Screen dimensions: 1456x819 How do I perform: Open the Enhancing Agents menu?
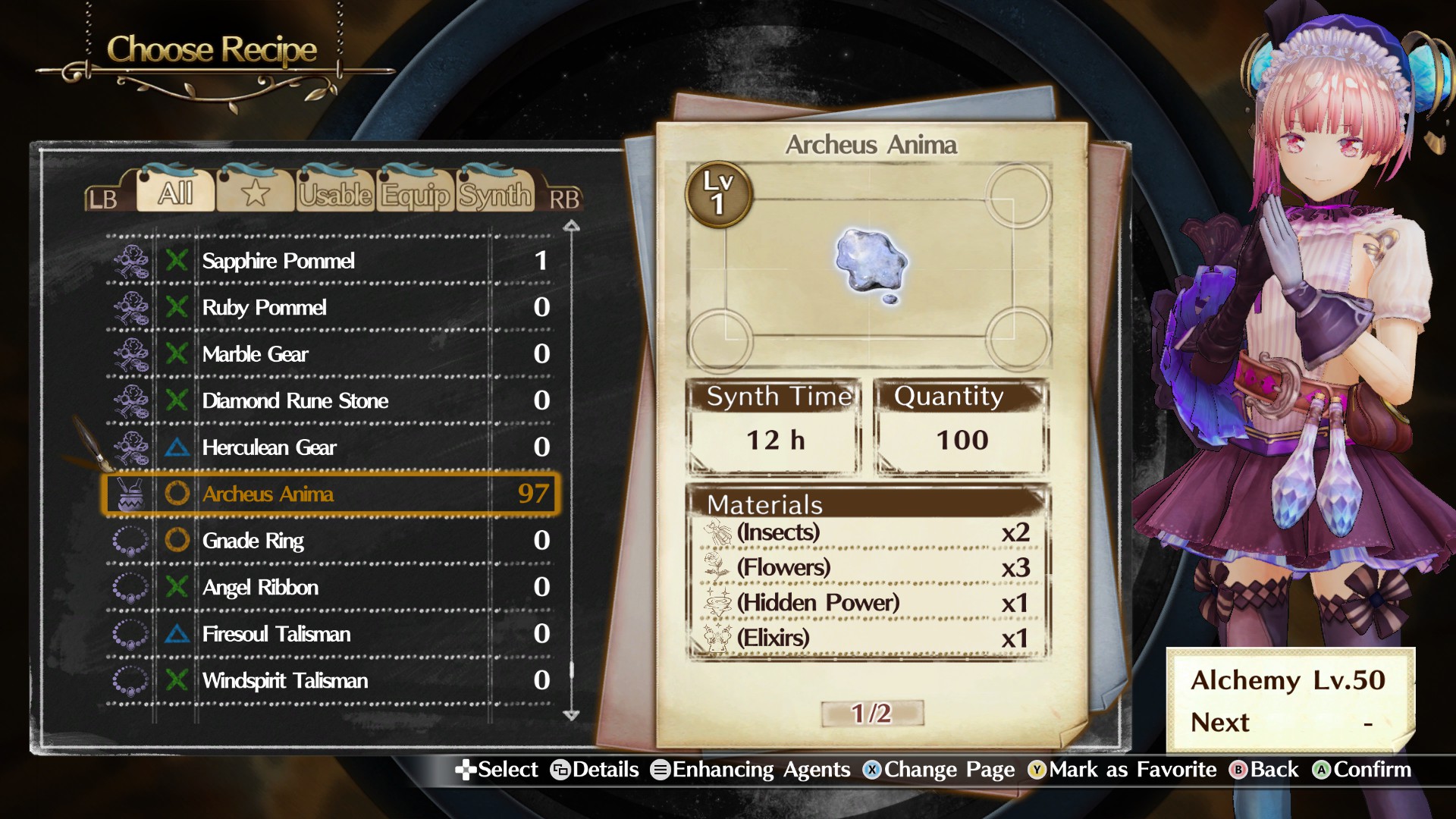pyautogui.click(x=758, y=770)
